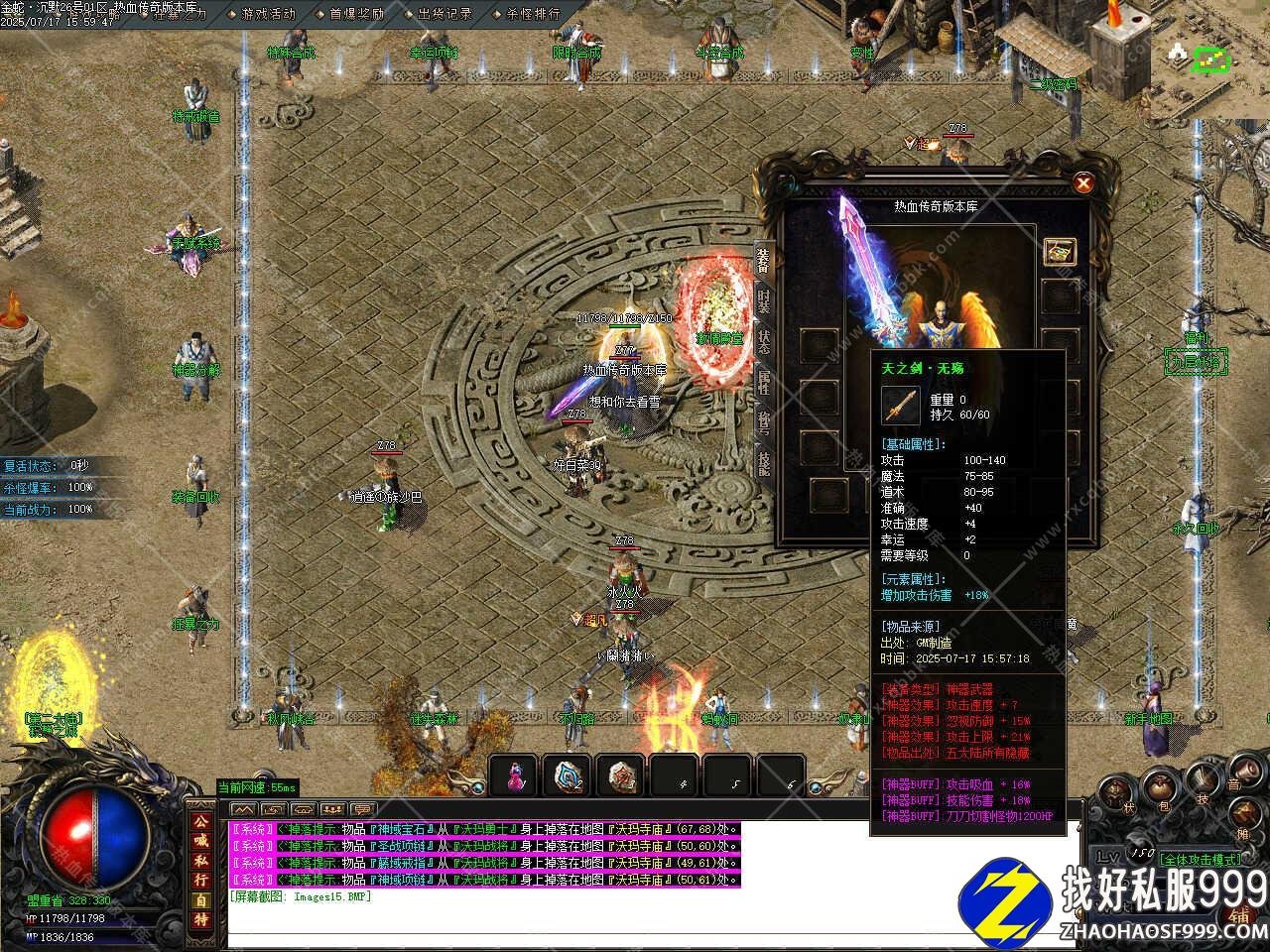Switch to the 时装 tab
1270x952 pixels.
[x=764, y=302]
